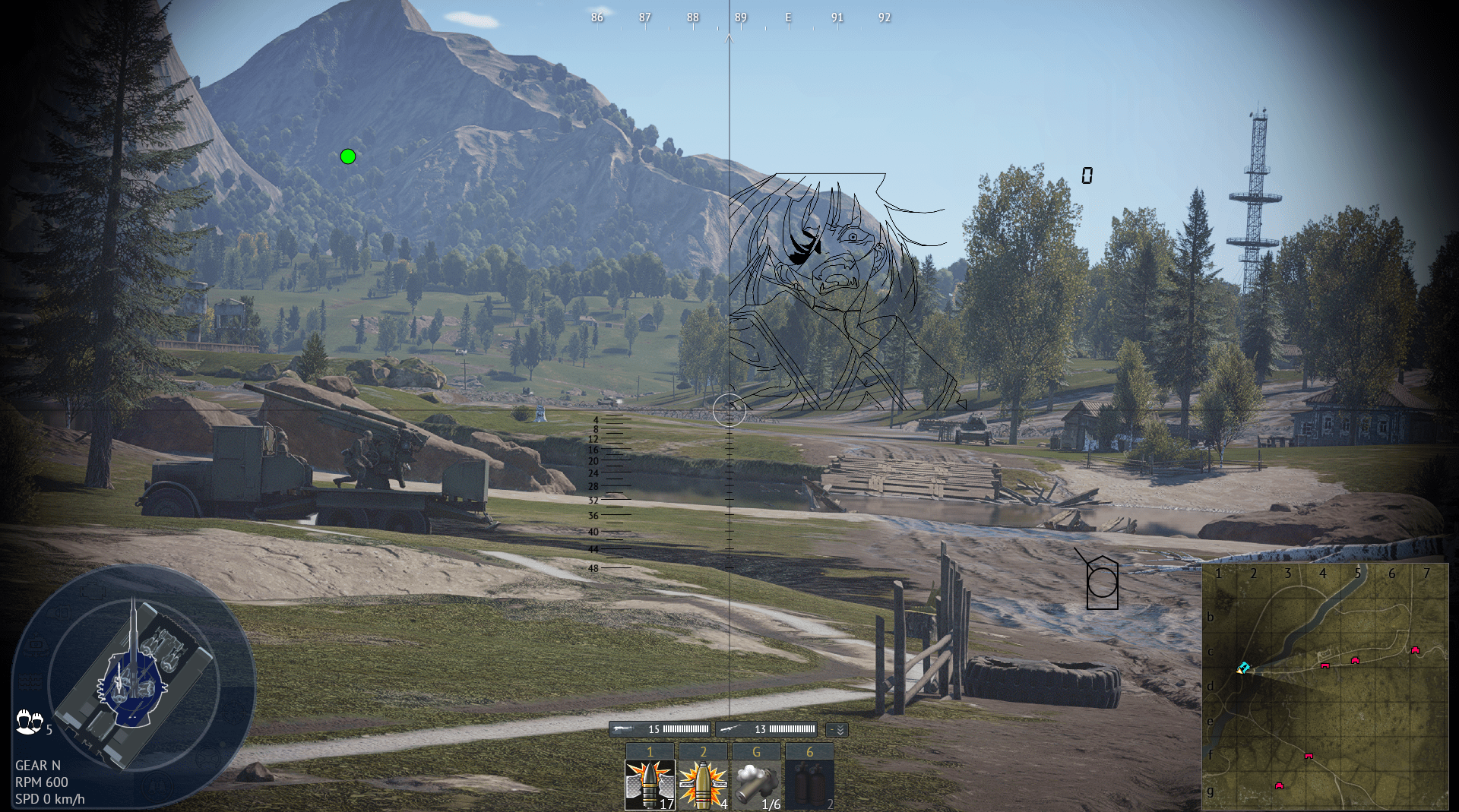Click the crew members icon
This screenshot has width=1459, height=812.
[x=29, y=721]
